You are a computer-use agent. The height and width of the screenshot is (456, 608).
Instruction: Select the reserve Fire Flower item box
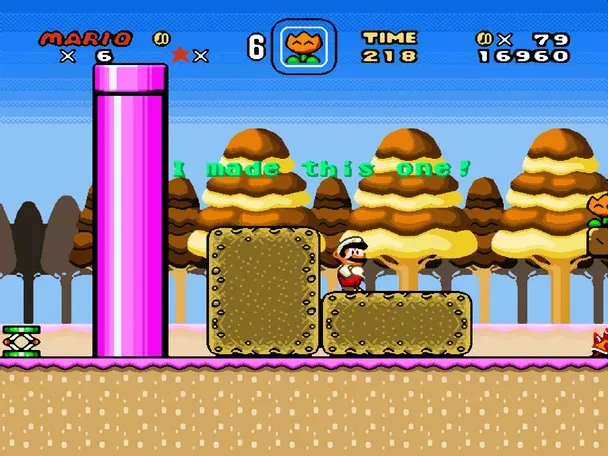point(303,46)
